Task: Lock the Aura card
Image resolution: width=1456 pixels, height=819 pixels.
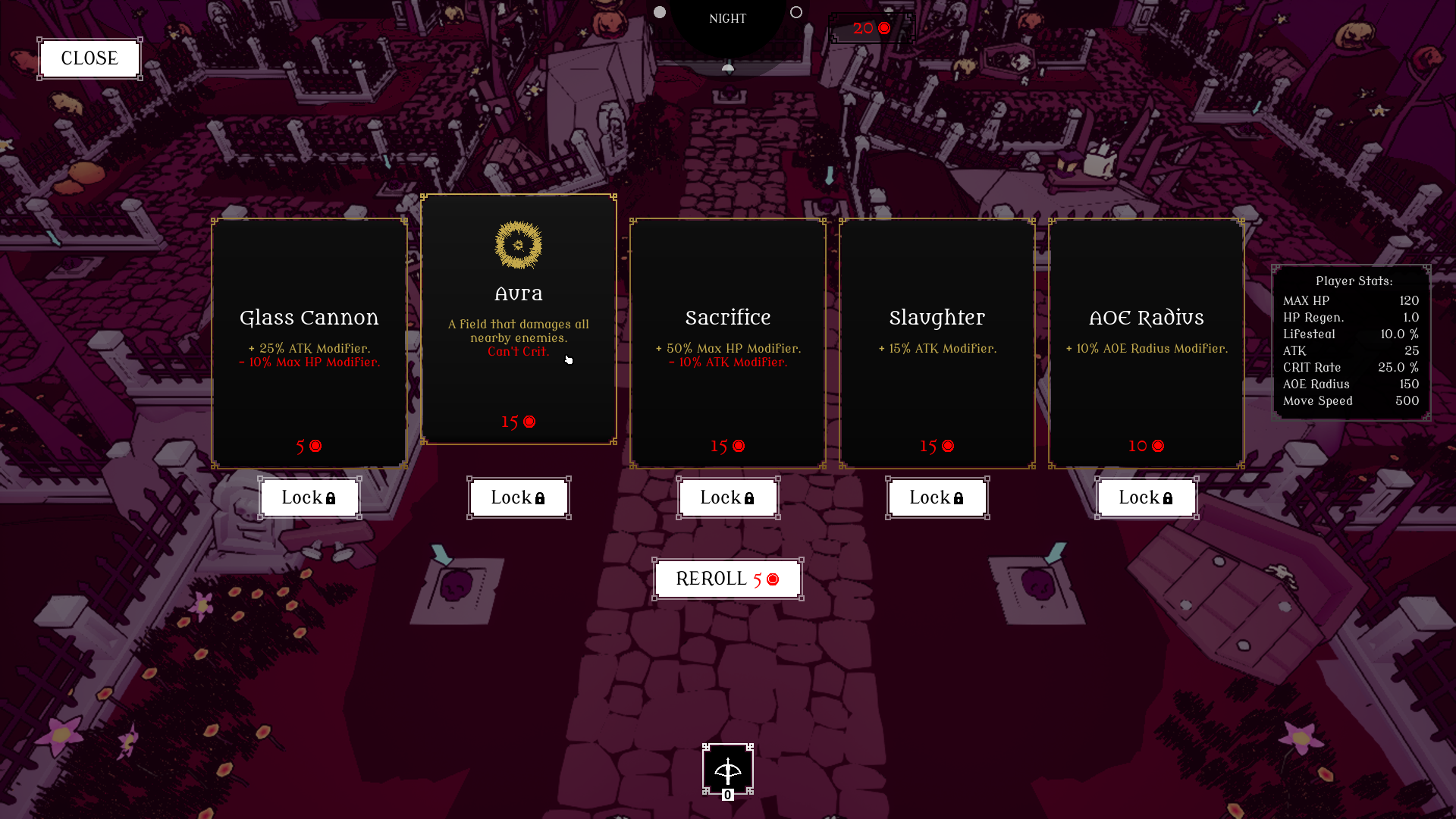Action: [x=519, y=498]
